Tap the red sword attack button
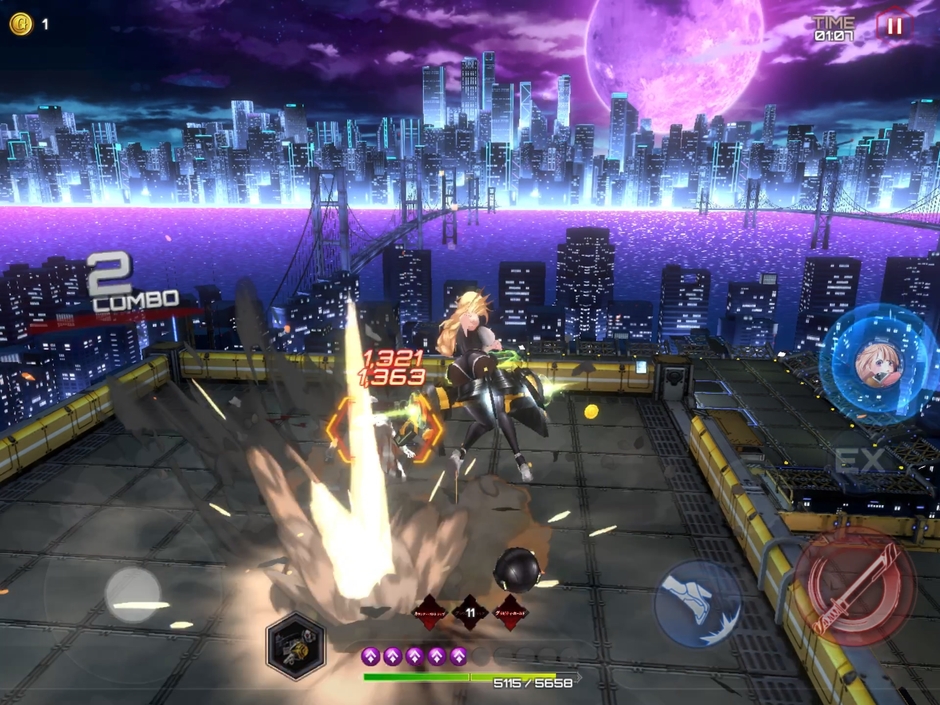This screenshot has width=940, height=705. 854,585
